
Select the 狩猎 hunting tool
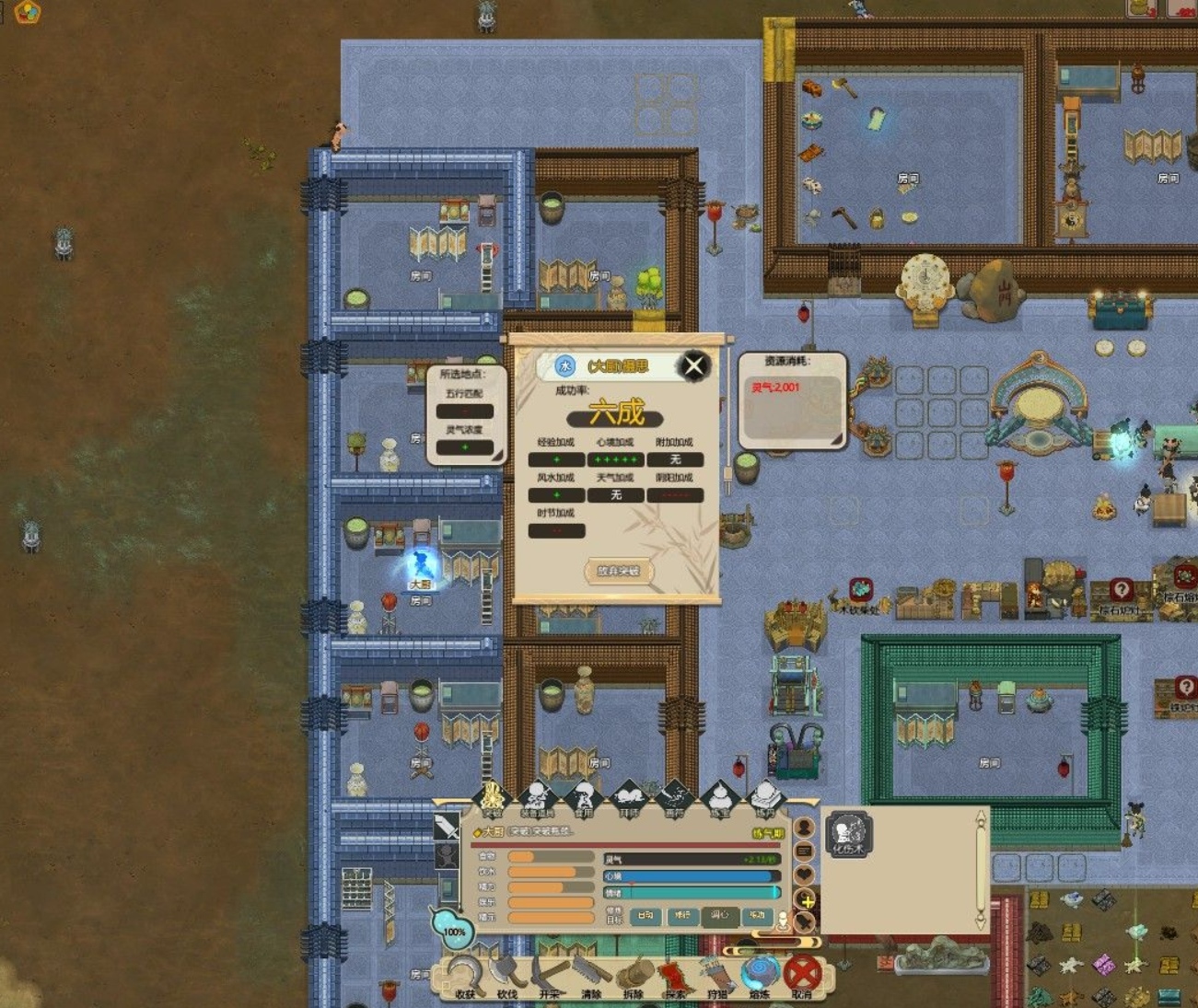717,977
